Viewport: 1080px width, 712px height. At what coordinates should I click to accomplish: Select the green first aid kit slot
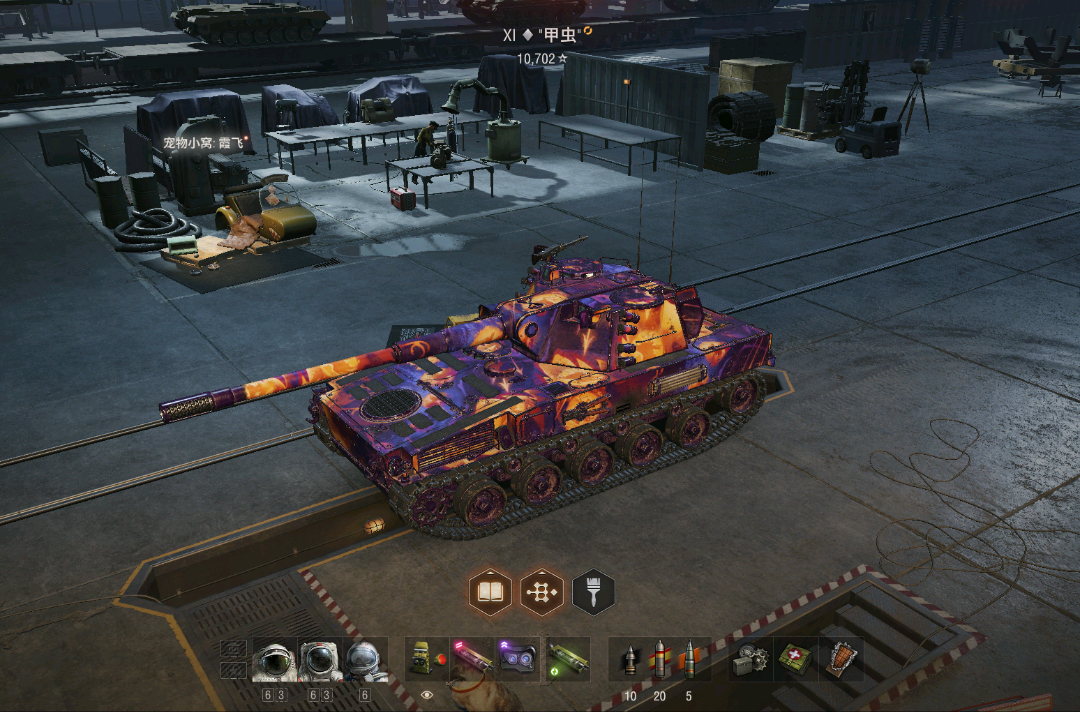pos(796,659)
